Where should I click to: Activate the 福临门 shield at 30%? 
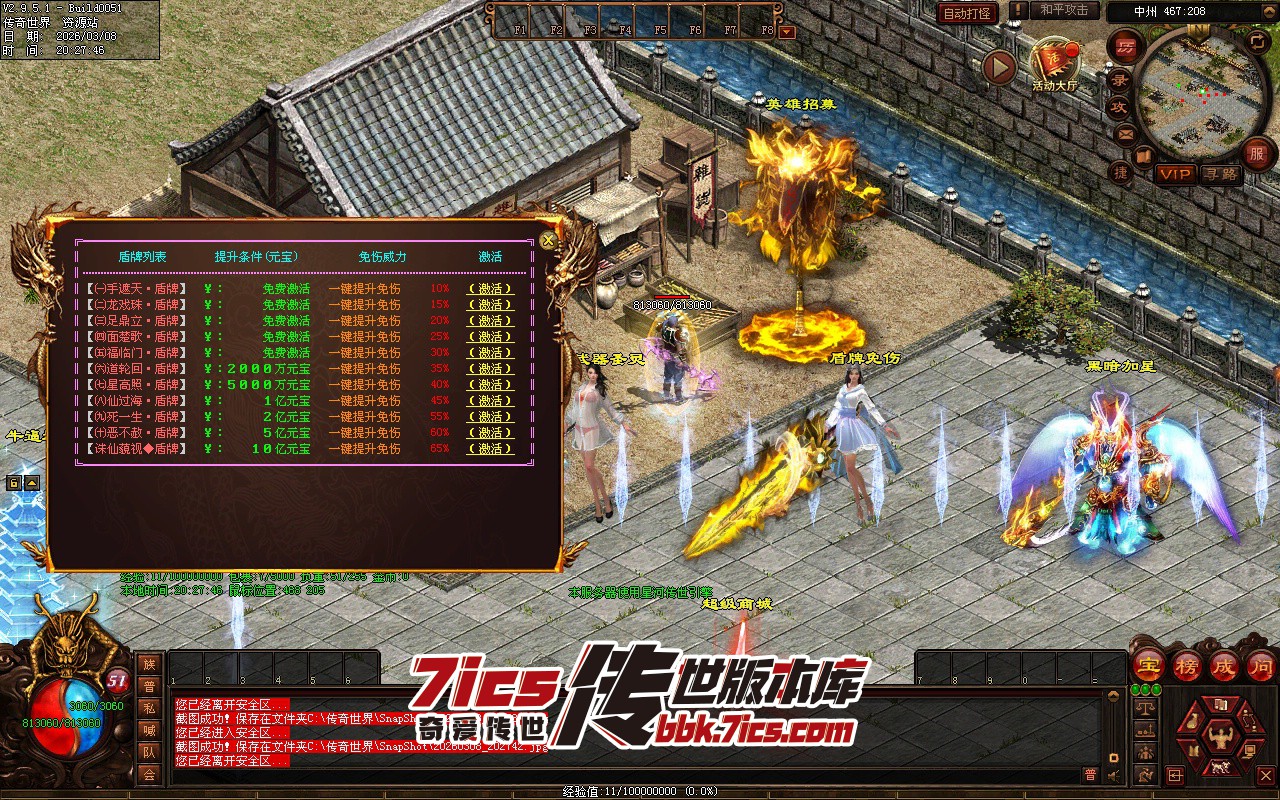[490, 353]
